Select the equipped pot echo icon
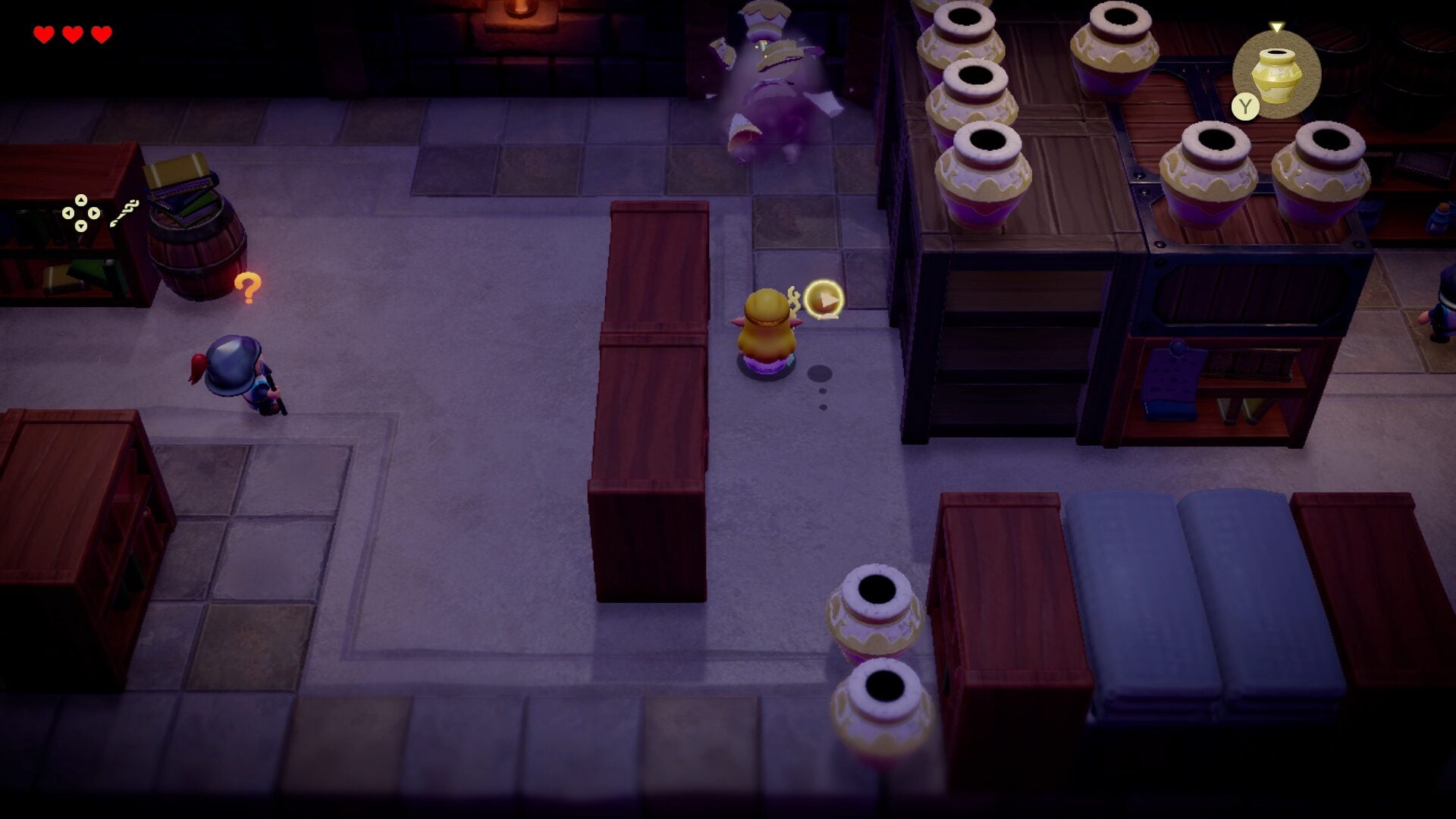Viewport: 1456px width, 819px height. pos(1276,74)
